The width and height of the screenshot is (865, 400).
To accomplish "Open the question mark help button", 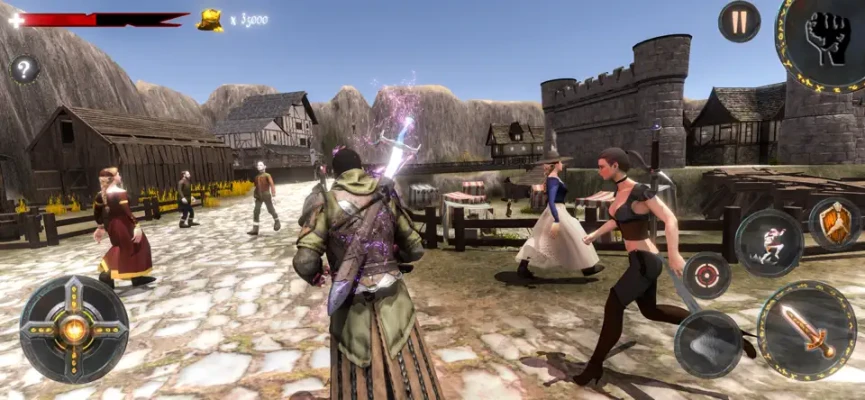I will [x=24, y=69].
